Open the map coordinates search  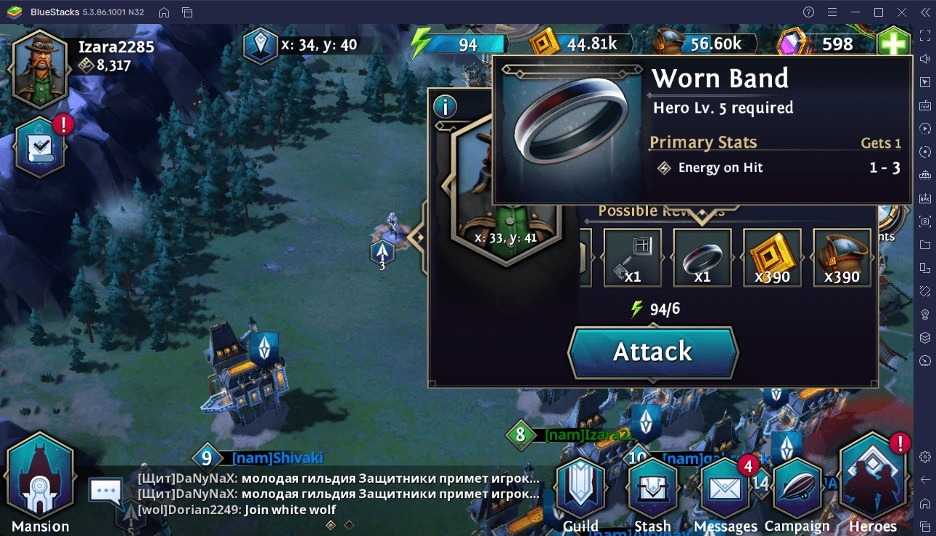pos(261,45)
